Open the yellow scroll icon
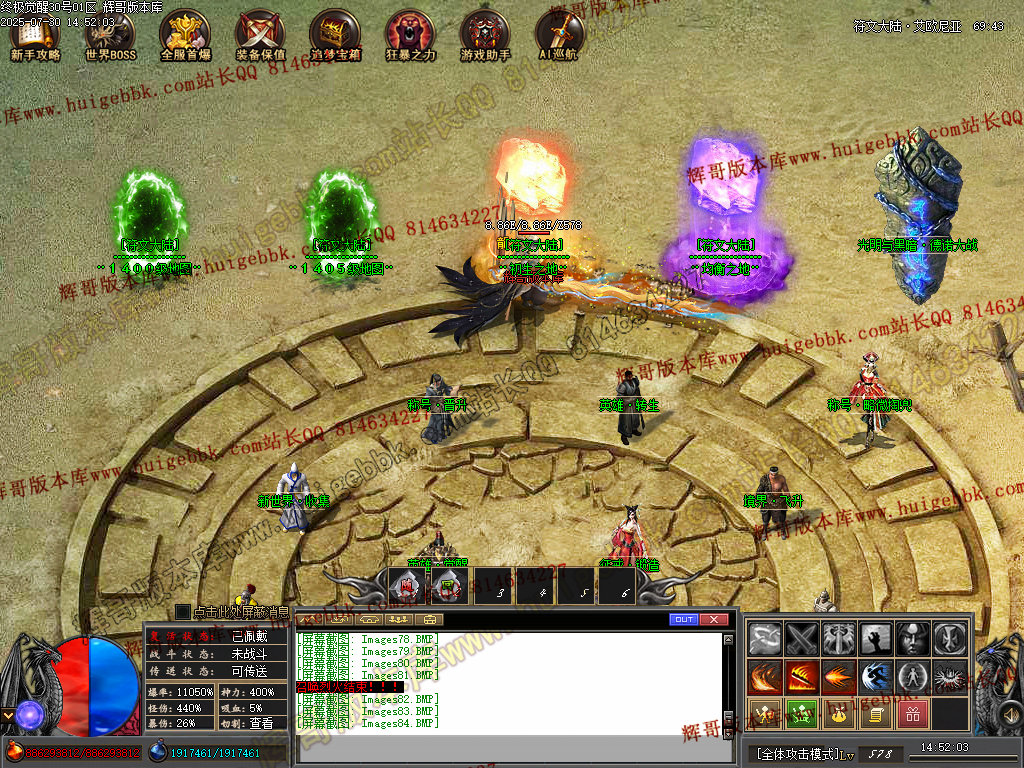Screen dimensions: 1024x768 [875, 714]
